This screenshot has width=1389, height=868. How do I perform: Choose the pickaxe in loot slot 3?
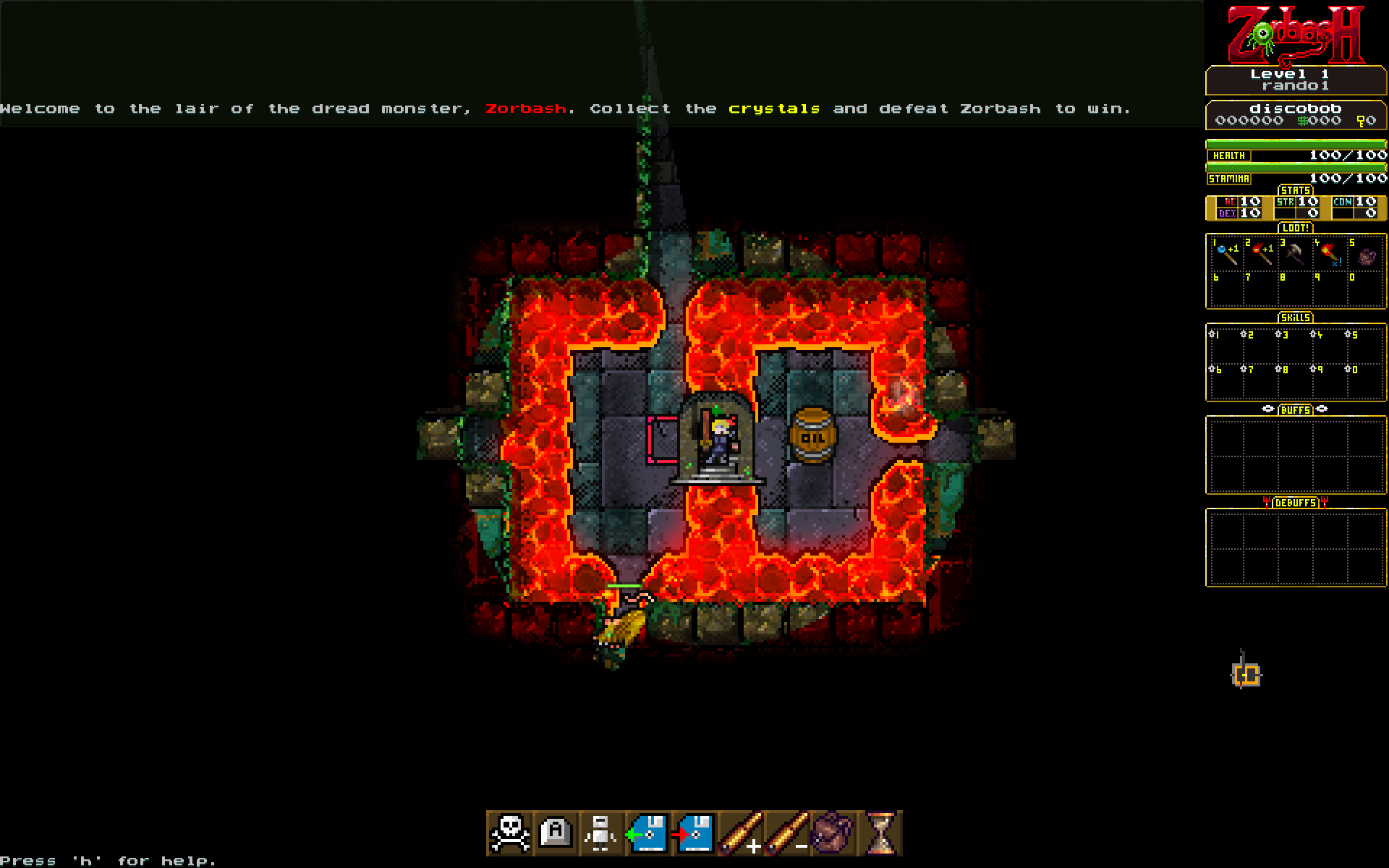(x=1295, y=253)
